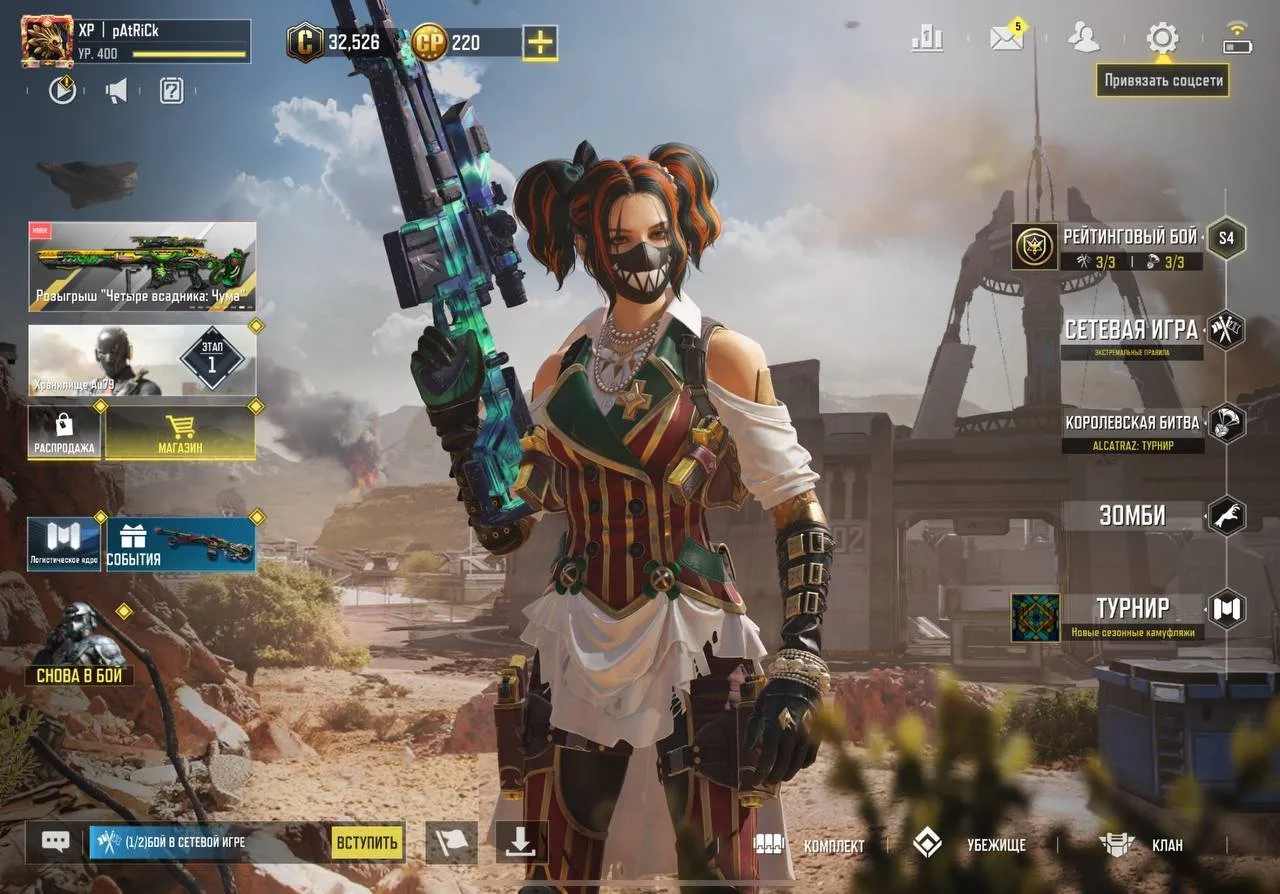Select the white flag icon in bottom bar

coord(451,841)
